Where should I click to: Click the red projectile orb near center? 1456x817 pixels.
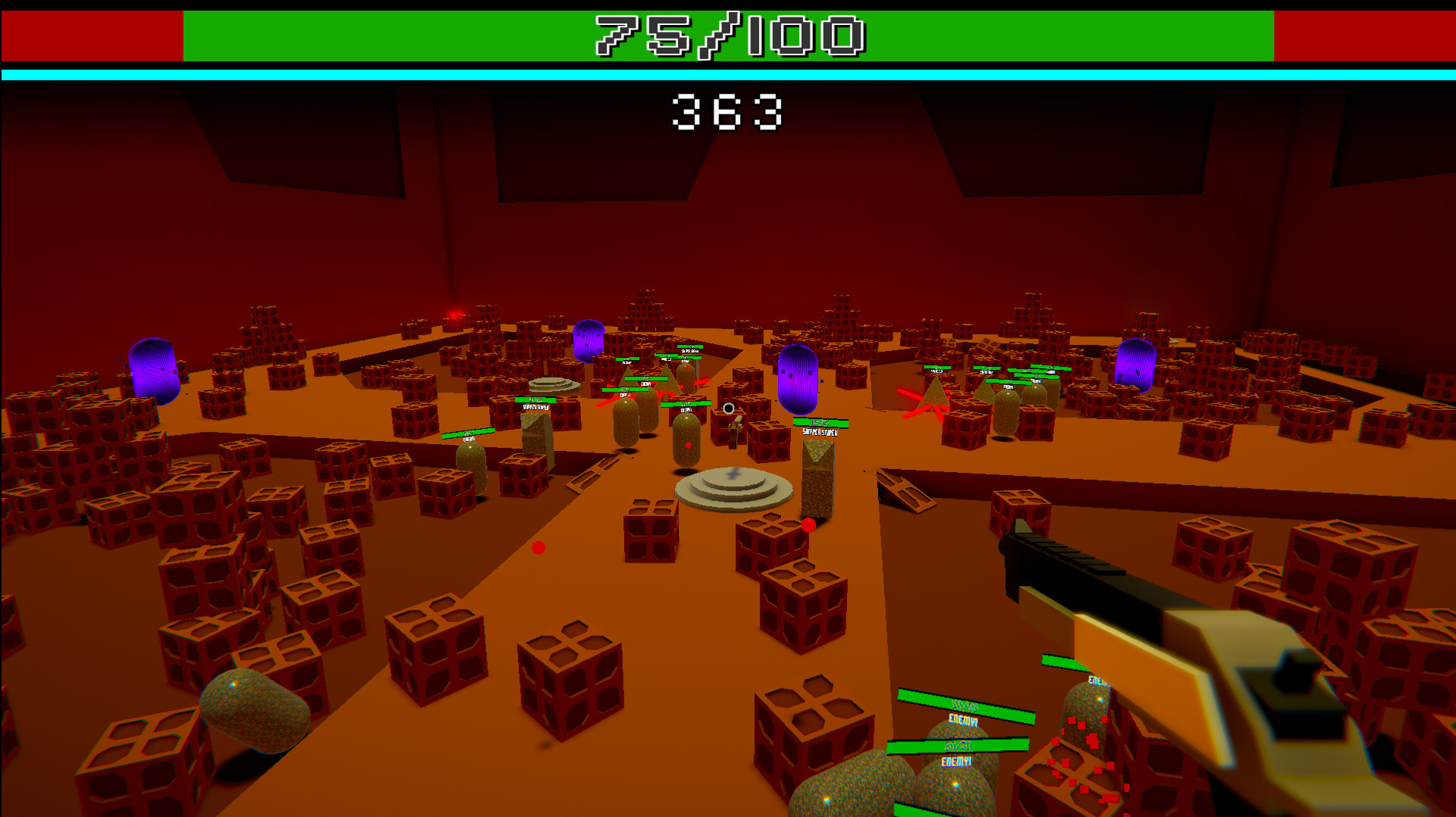pyautogui.click(x=538, y=549)
